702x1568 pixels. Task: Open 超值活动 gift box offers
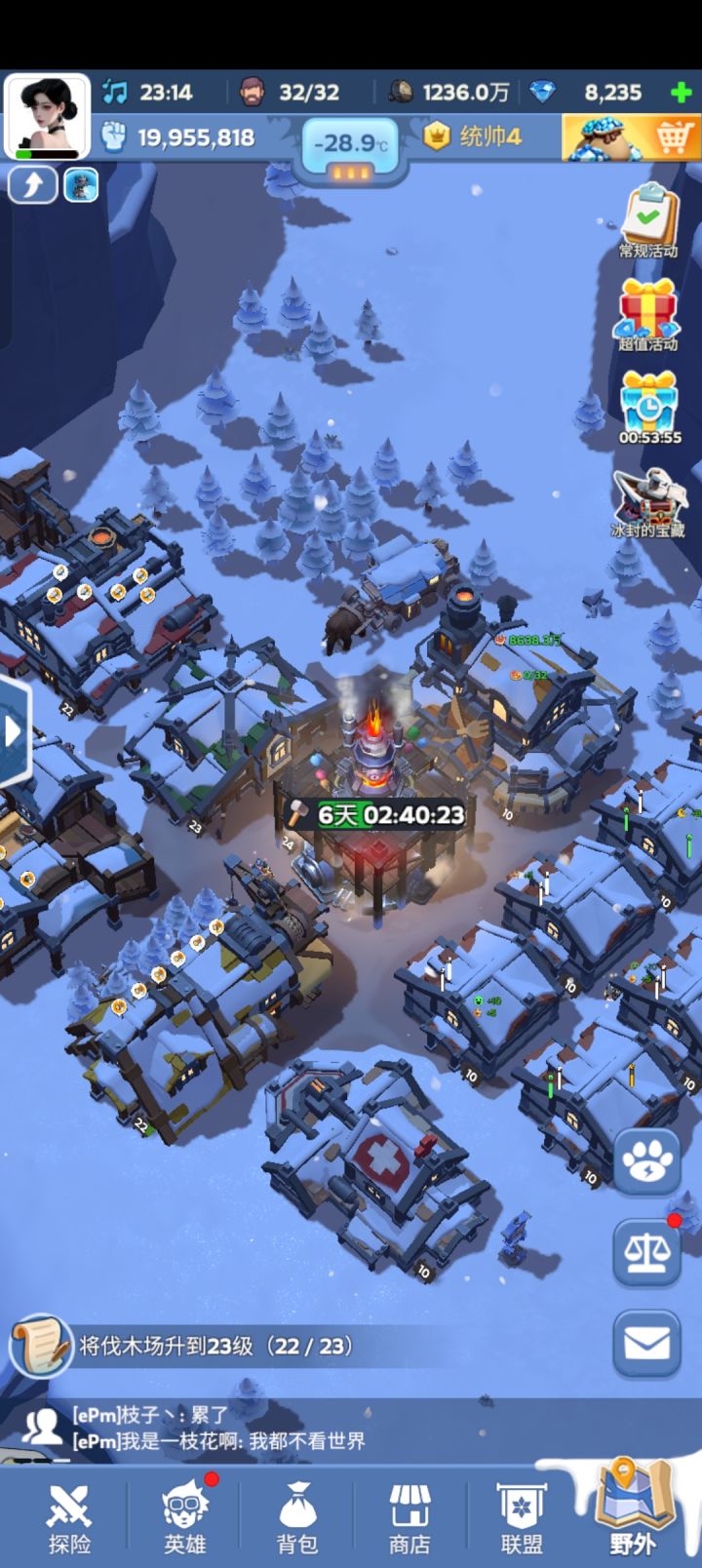tap(648, 312)
